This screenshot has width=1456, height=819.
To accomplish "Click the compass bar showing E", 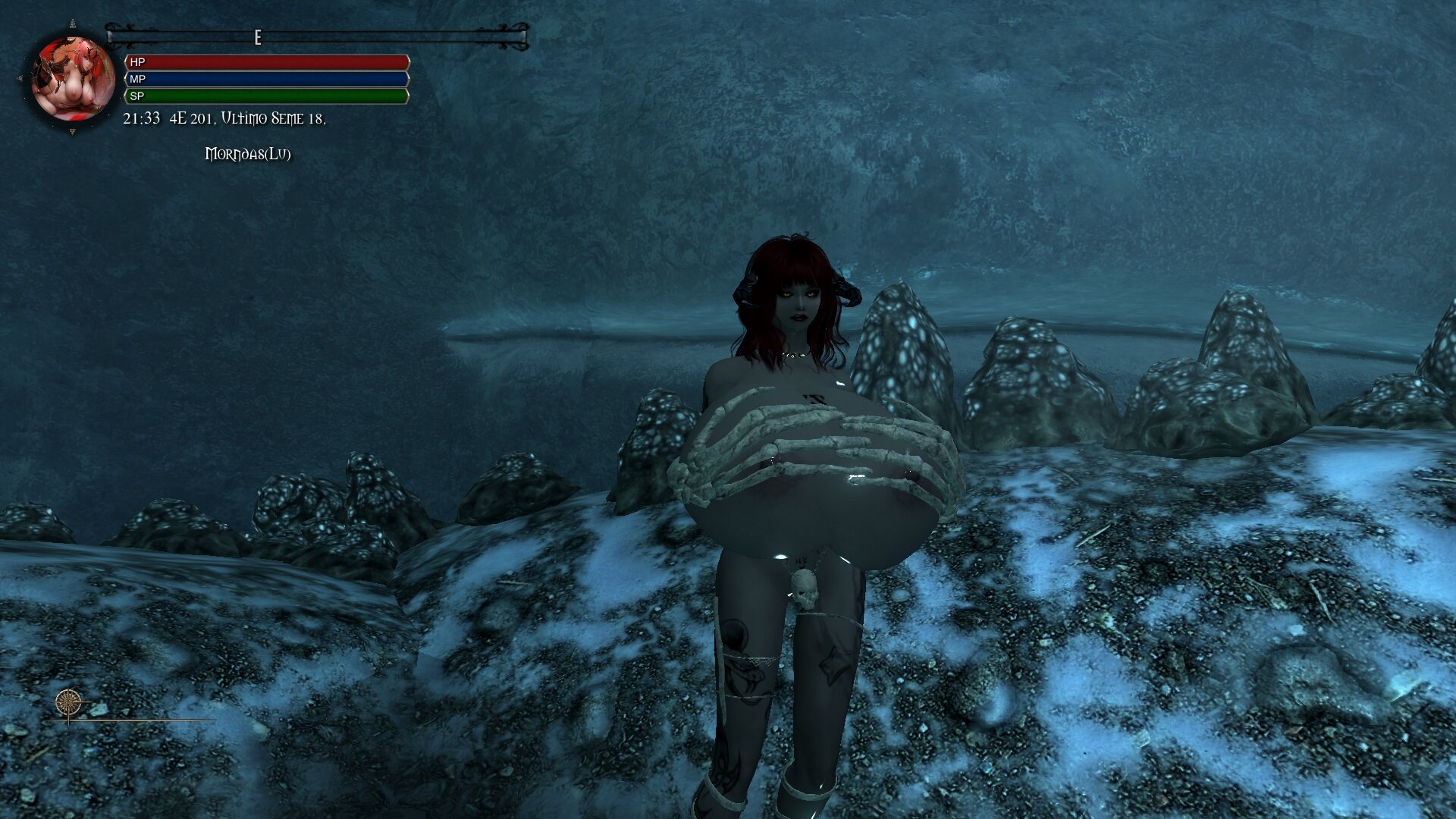I will (x=317, y=36).
